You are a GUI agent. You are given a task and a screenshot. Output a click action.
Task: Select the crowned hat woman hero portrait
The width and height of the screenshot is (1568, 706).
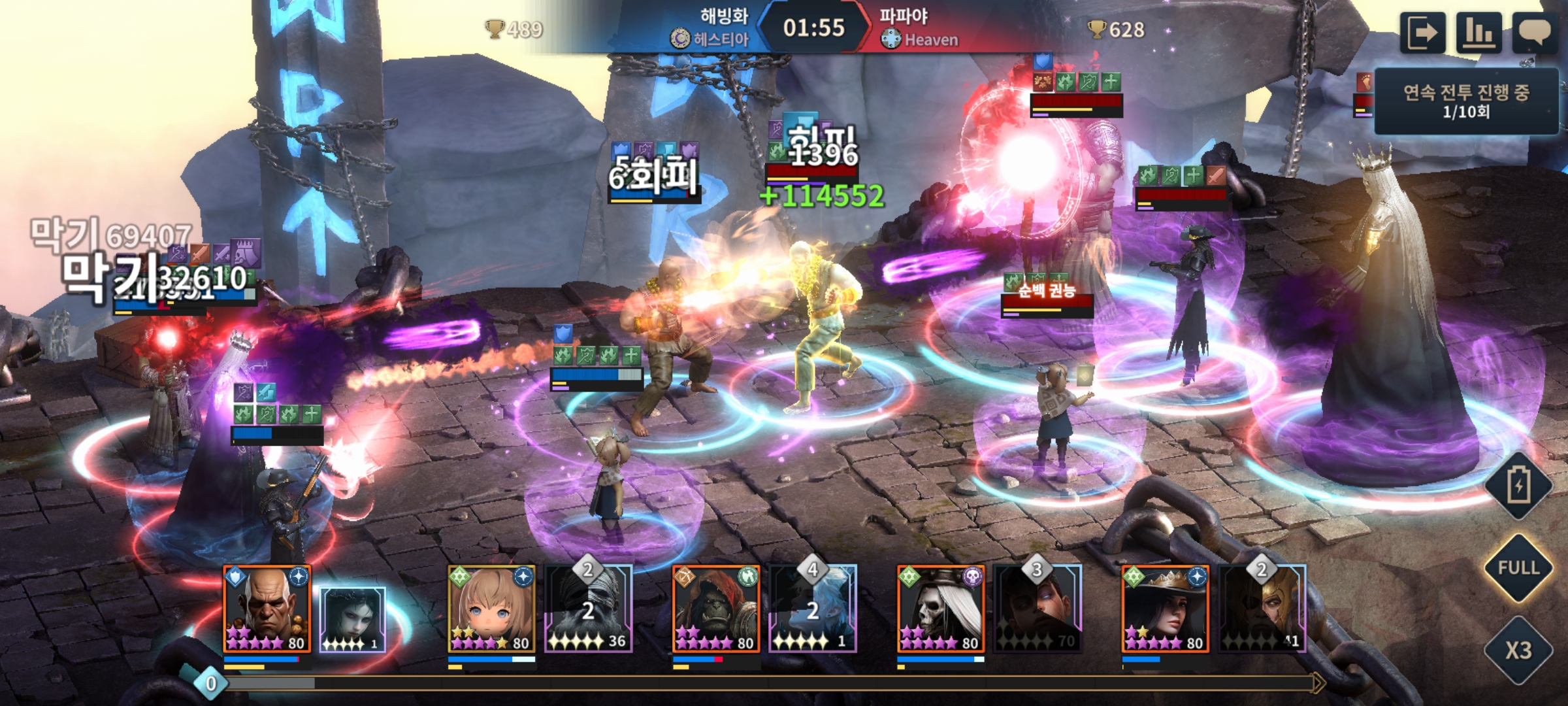(x=1166, y=609)
